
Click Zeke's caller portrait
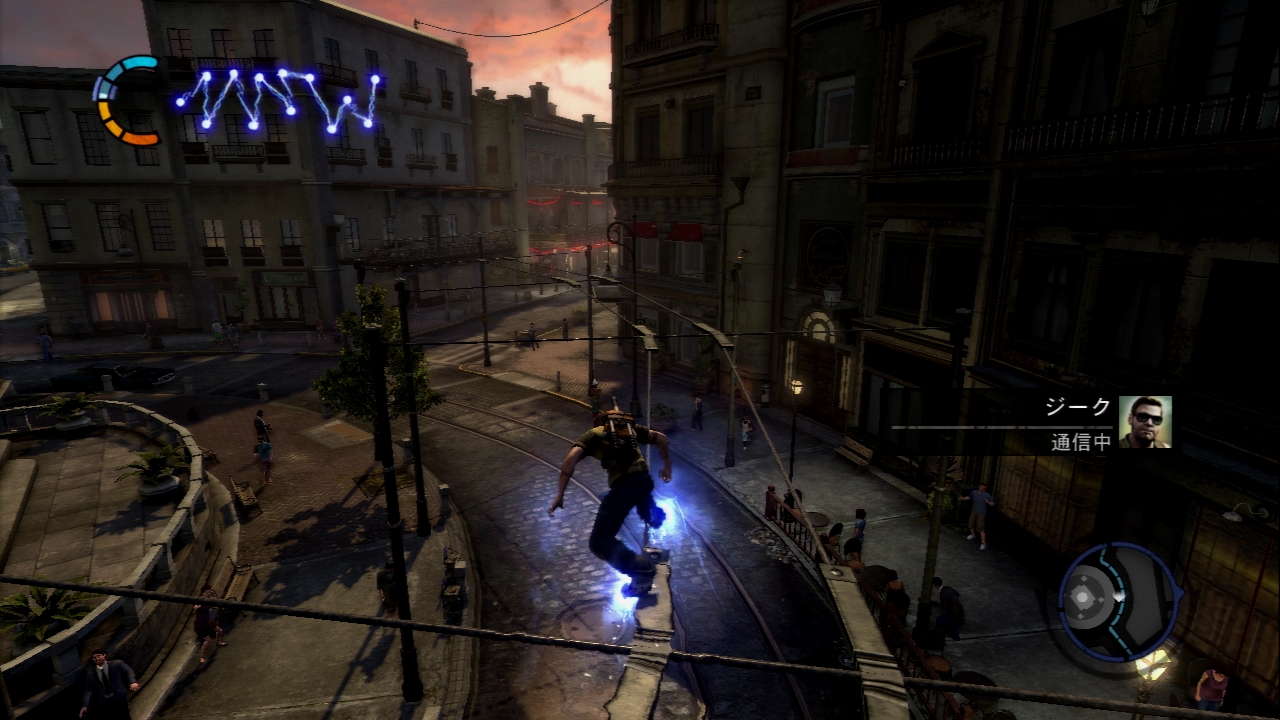coord(1145,421)
